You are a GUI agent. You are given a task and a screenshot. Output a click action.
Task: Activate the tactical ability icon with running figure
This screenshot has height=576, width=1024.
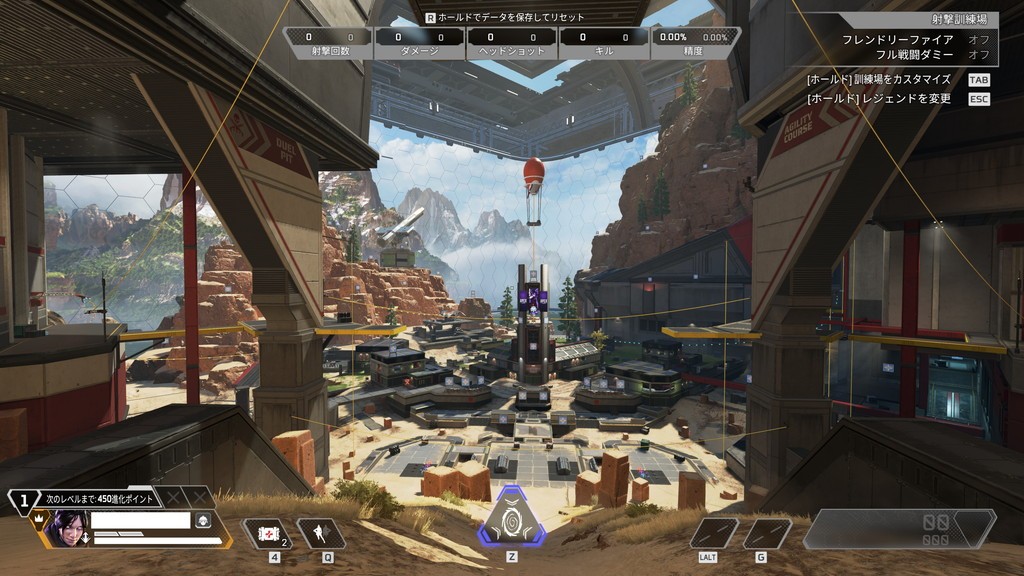click(x=321, y=534)
